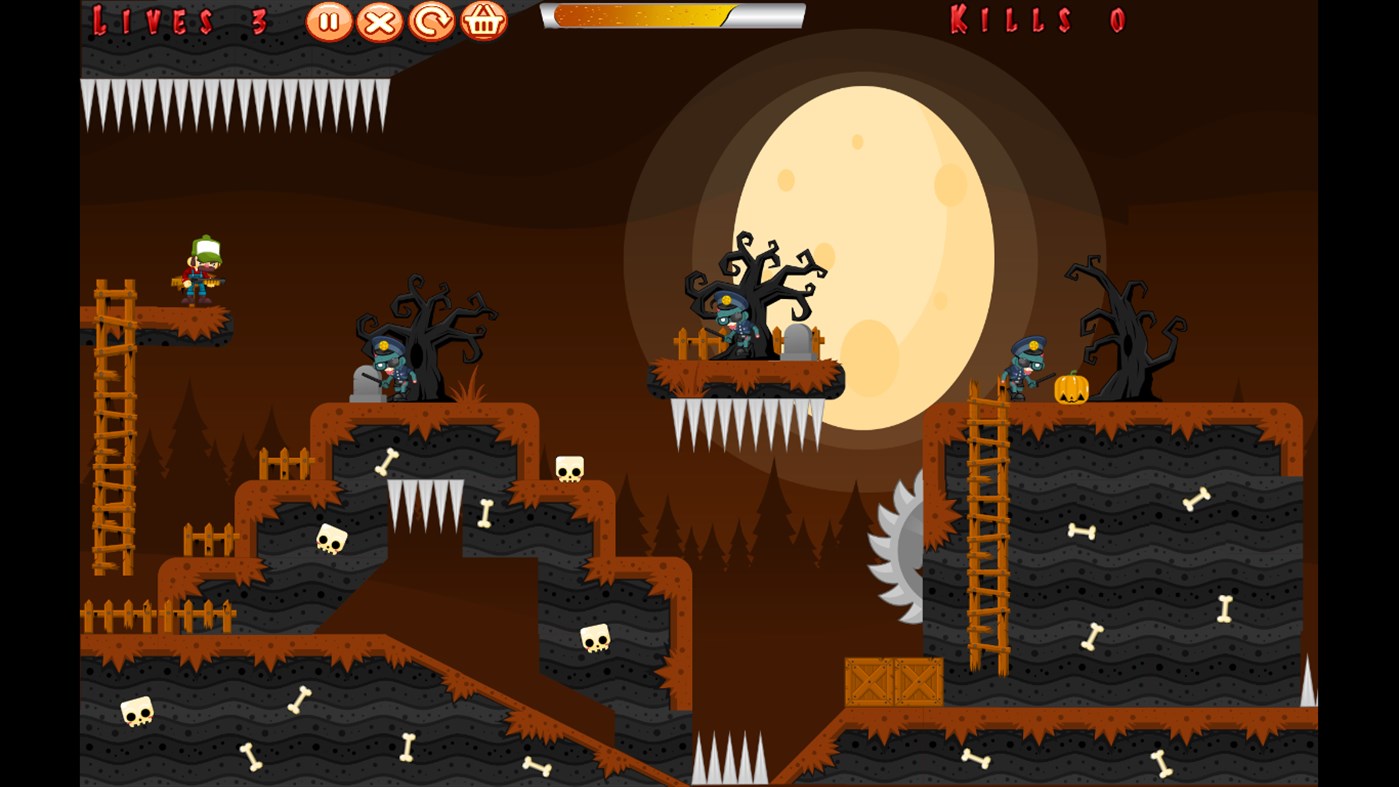Quit the level using the X button
This screenshot has height=787, width=1399.
coord(378,20)
